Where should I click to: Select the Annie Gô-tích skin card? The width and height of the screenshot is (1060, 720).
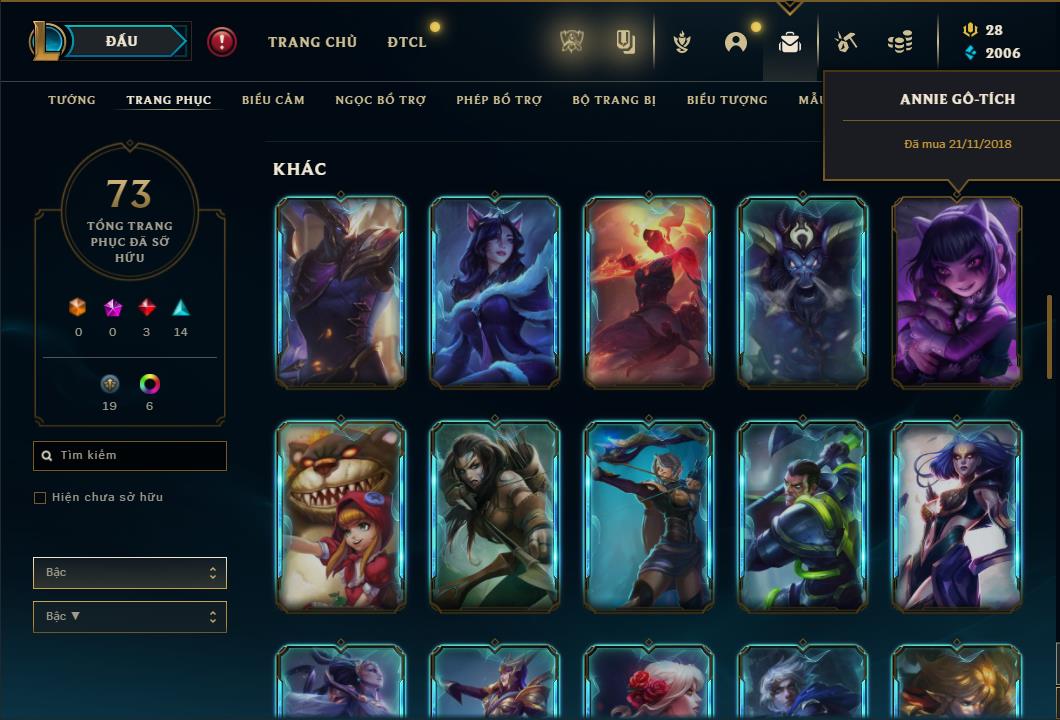pyautogui.click(x=956, y=292)
